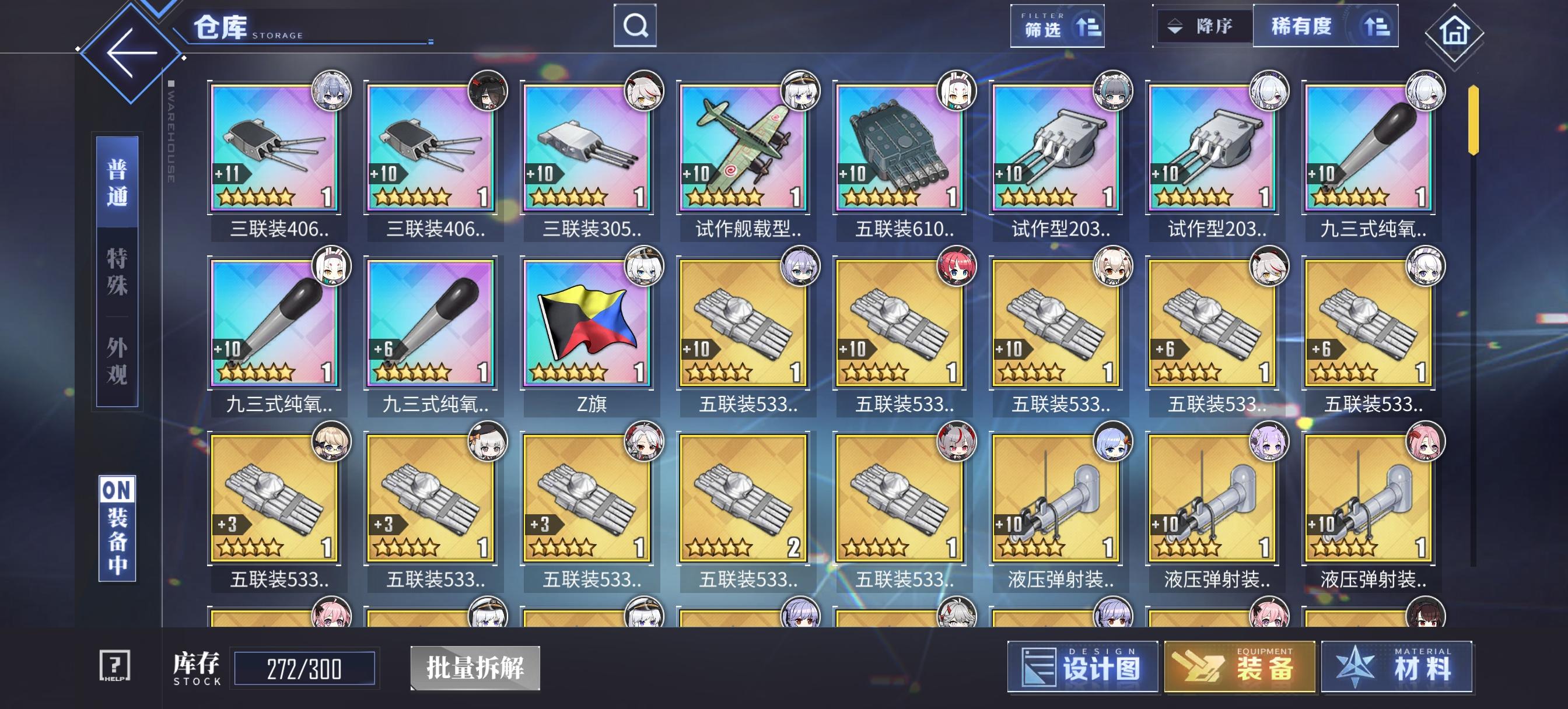Expand sort direction options via arrows icon
The width and height of the screenshot is (1568, 709).
pyautogui.click(x=1175, y=26)
